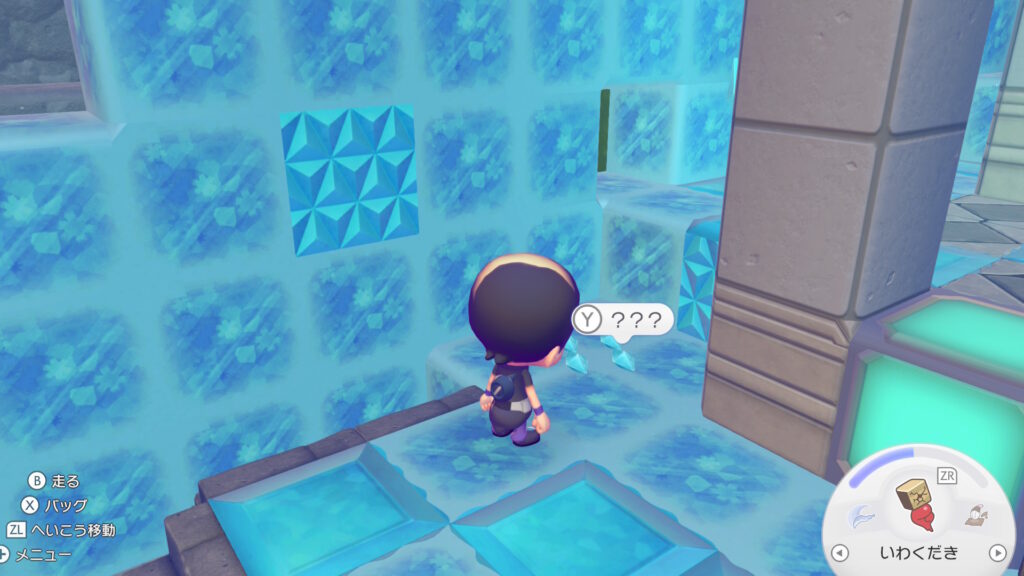Click the left arrow on the move wheel
Viewport: 1024px width, 576px height.
pos(841,552)
